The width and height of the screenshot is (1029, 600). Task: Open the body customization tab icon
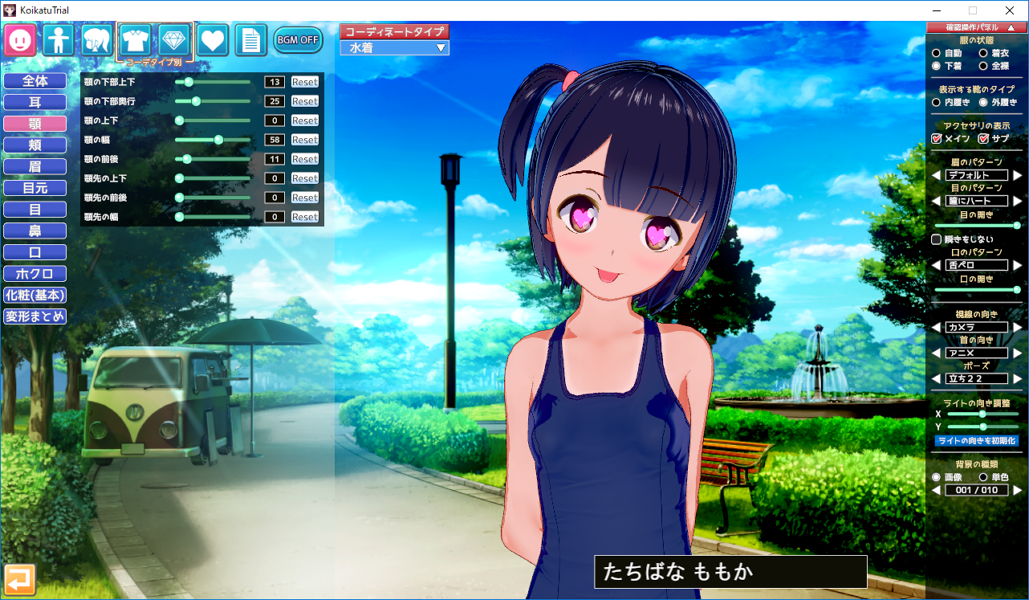tap(59, 40)
